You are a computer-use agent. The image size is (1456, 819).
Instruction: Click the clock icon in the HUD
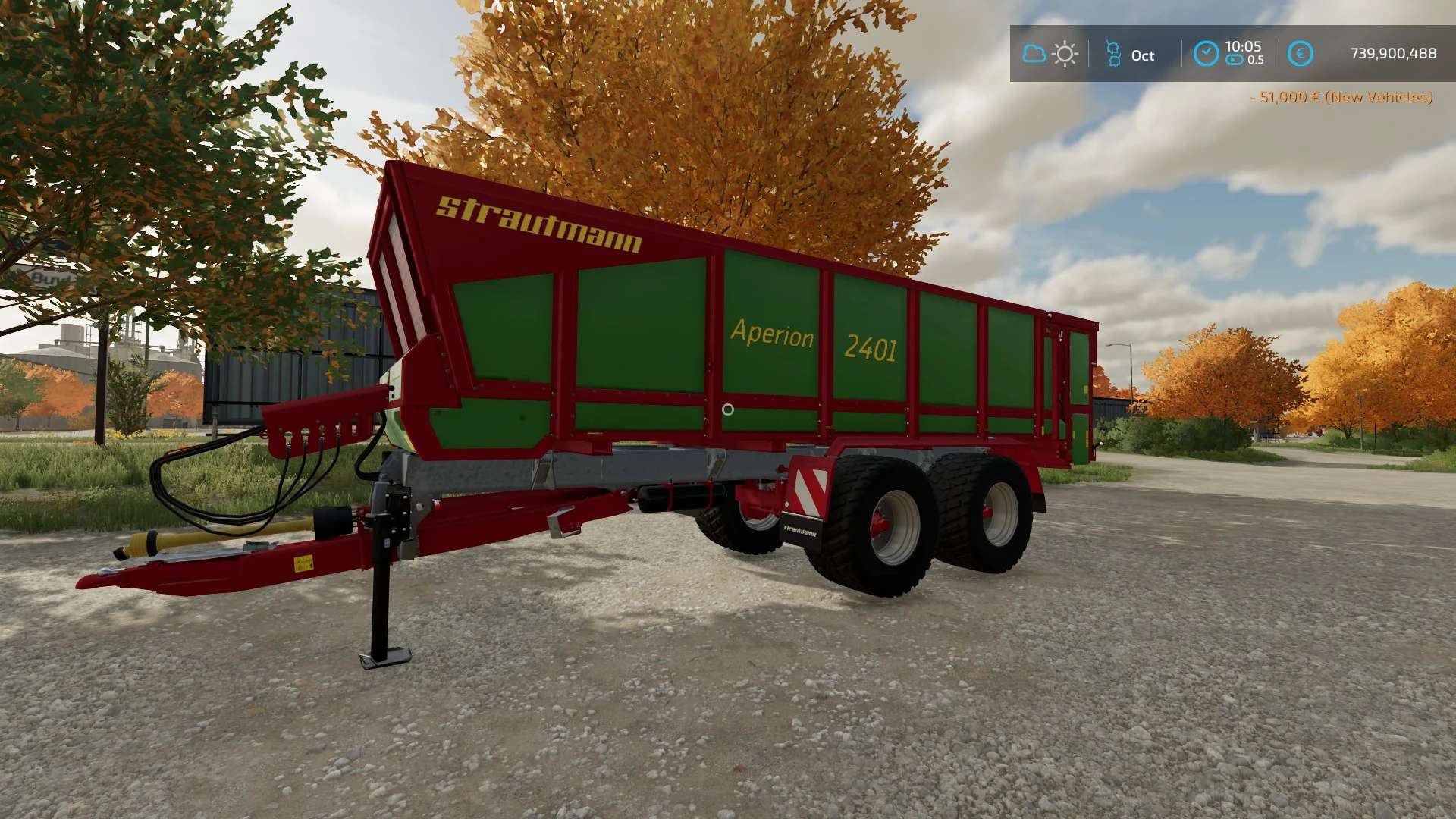coord(1206,54)
